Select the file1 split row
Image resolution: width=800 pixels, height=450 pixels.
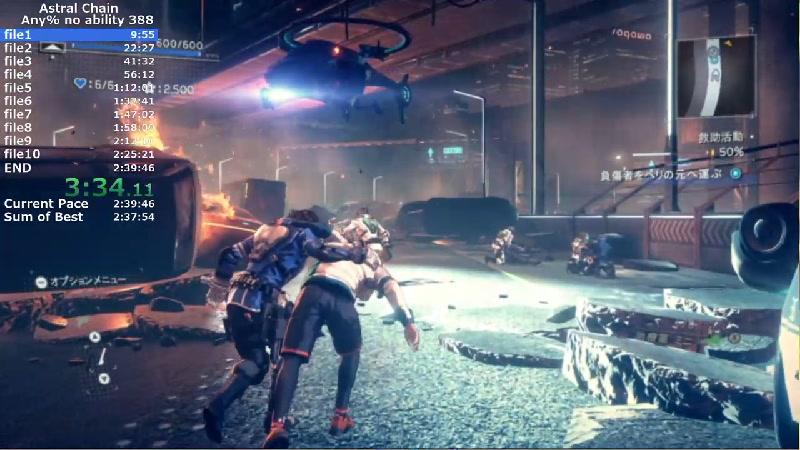(x=79, y=34)
